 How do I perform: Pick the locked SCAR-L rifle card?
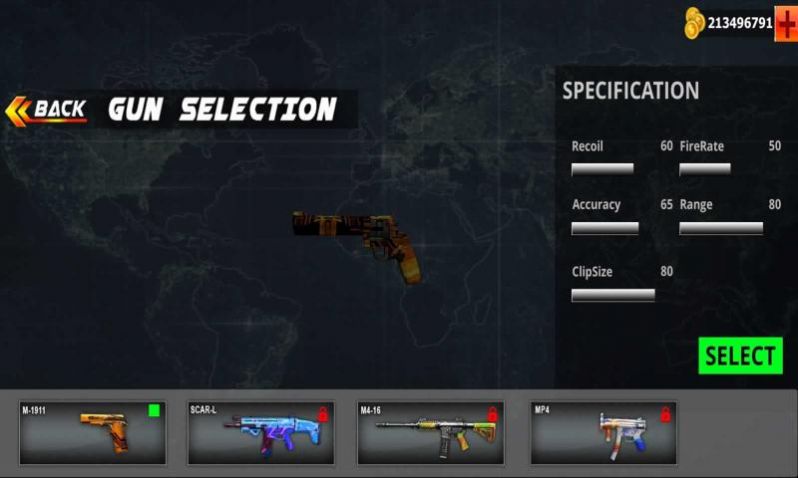pyautogui.click(x=260, y=433)
